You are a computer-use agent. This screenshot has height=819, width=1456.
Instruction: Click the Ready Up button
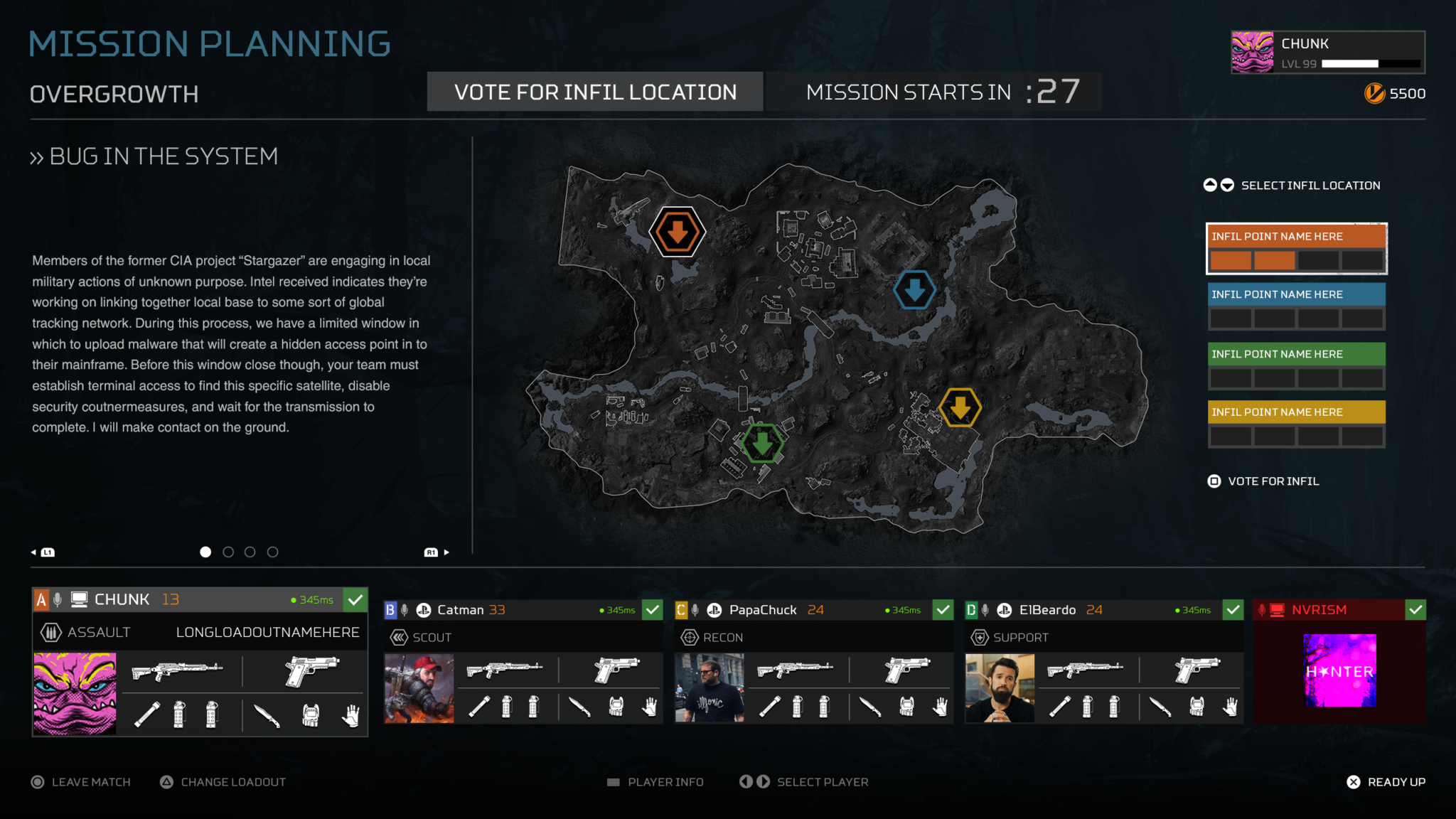click(x=1386, y=782)
